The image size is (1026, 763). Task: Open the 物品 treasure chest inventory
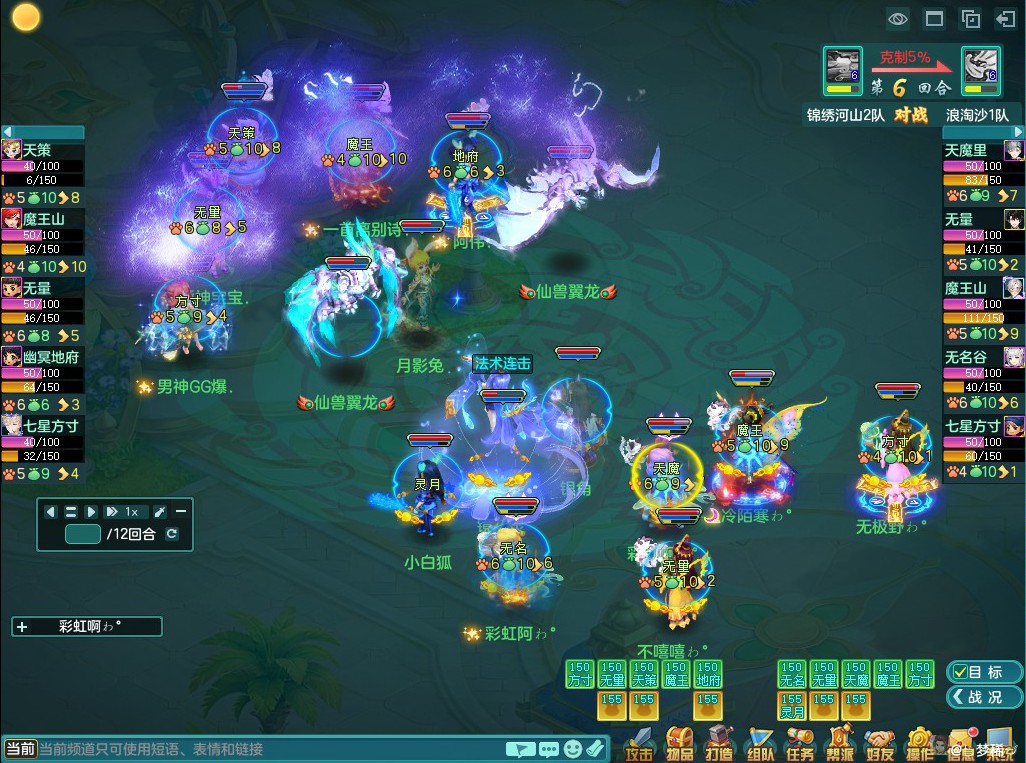coord(679,744)
